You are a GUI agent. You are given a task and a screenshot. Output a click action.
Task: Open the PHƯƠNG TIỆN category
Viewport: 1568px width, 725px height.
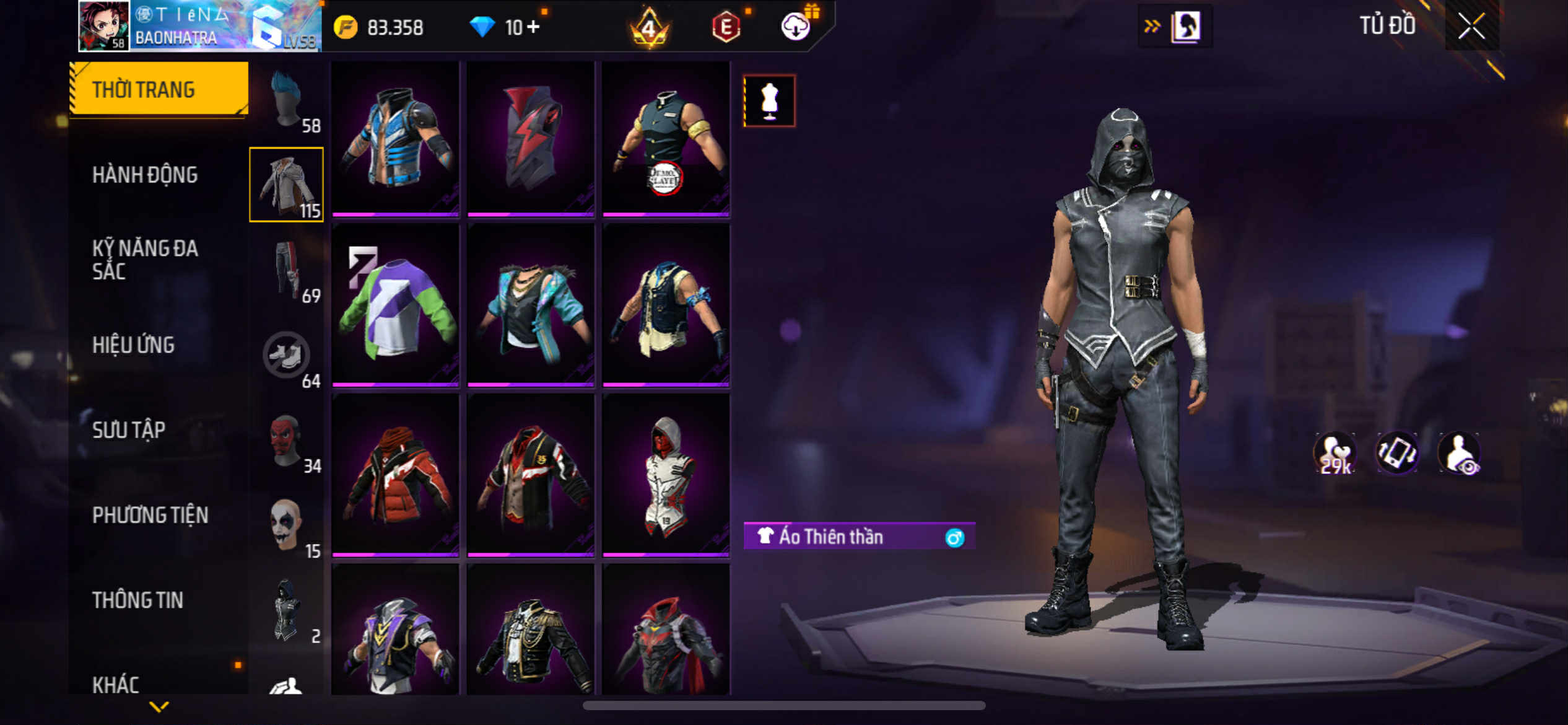[150, 515]
